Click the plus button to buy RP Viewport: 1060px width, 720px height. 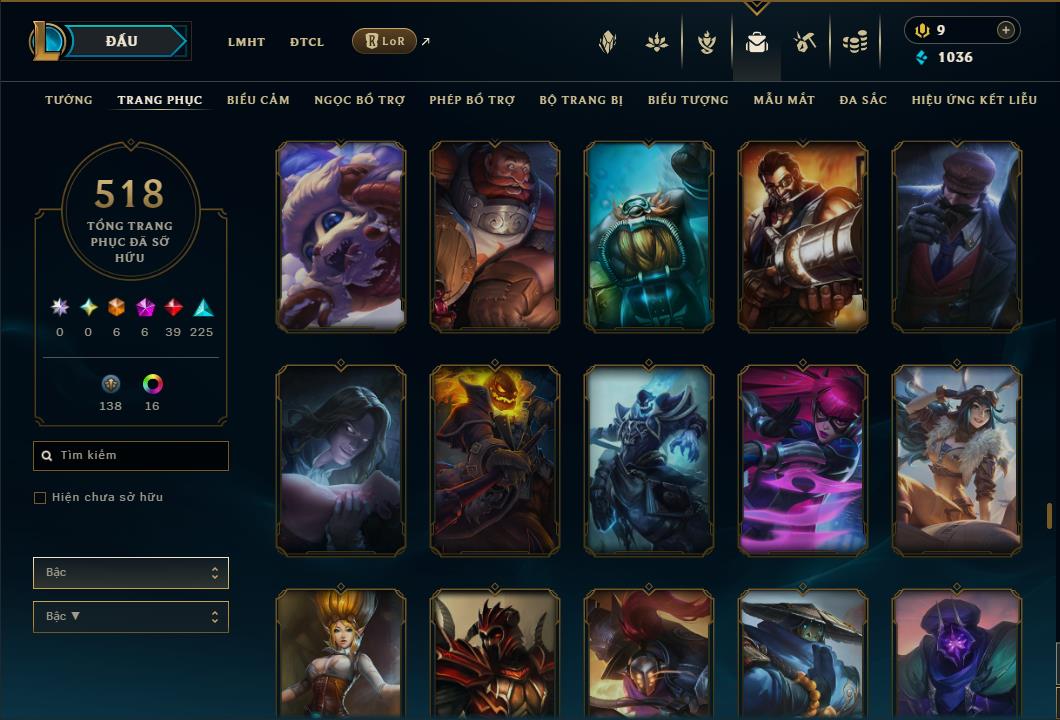(x=1005, y=30)
